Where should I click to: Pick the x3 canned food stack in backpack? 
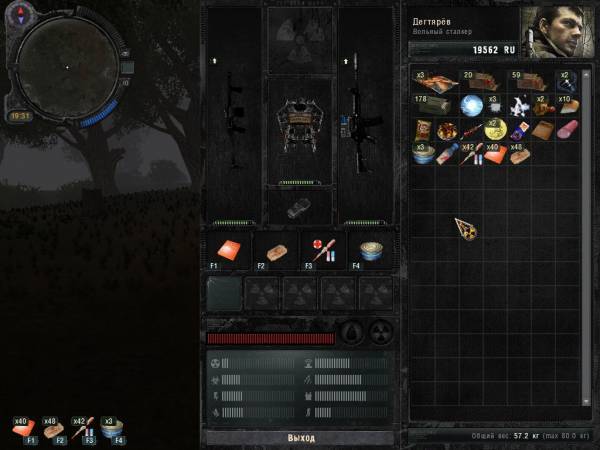422,154
